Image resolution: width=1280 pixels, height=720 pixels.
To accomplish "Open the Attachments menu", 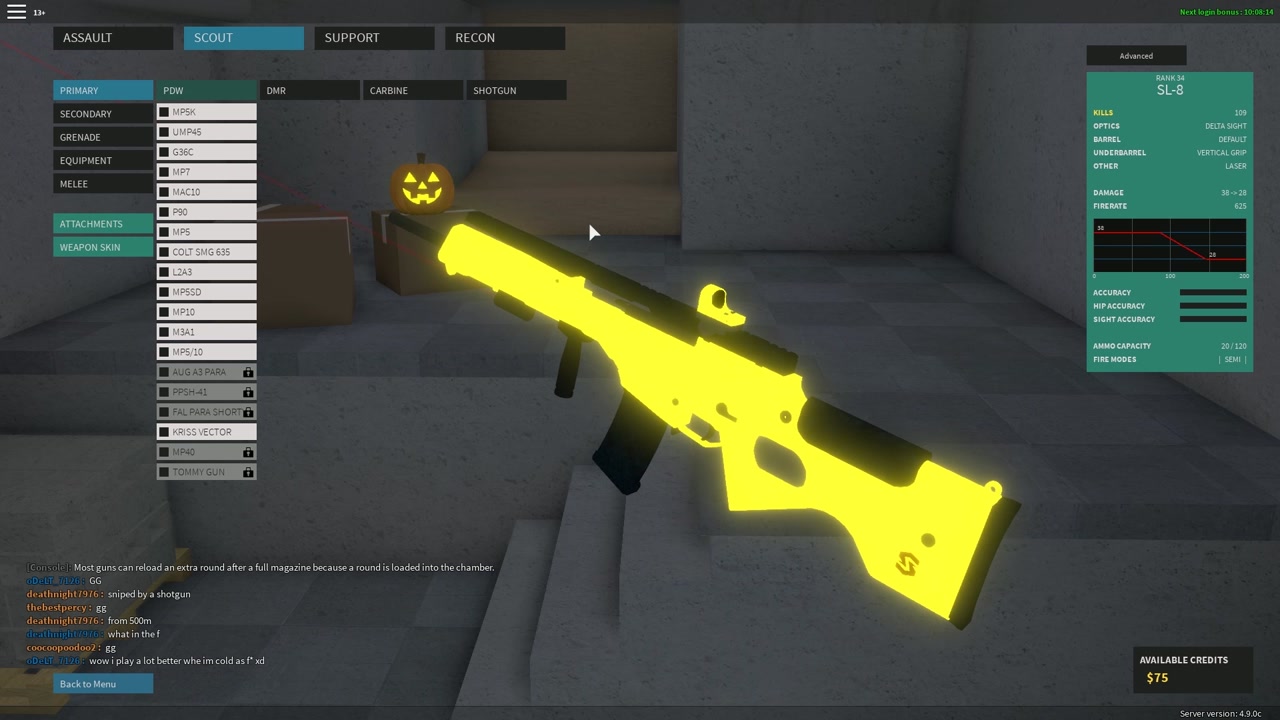I will tap(103, 224).
